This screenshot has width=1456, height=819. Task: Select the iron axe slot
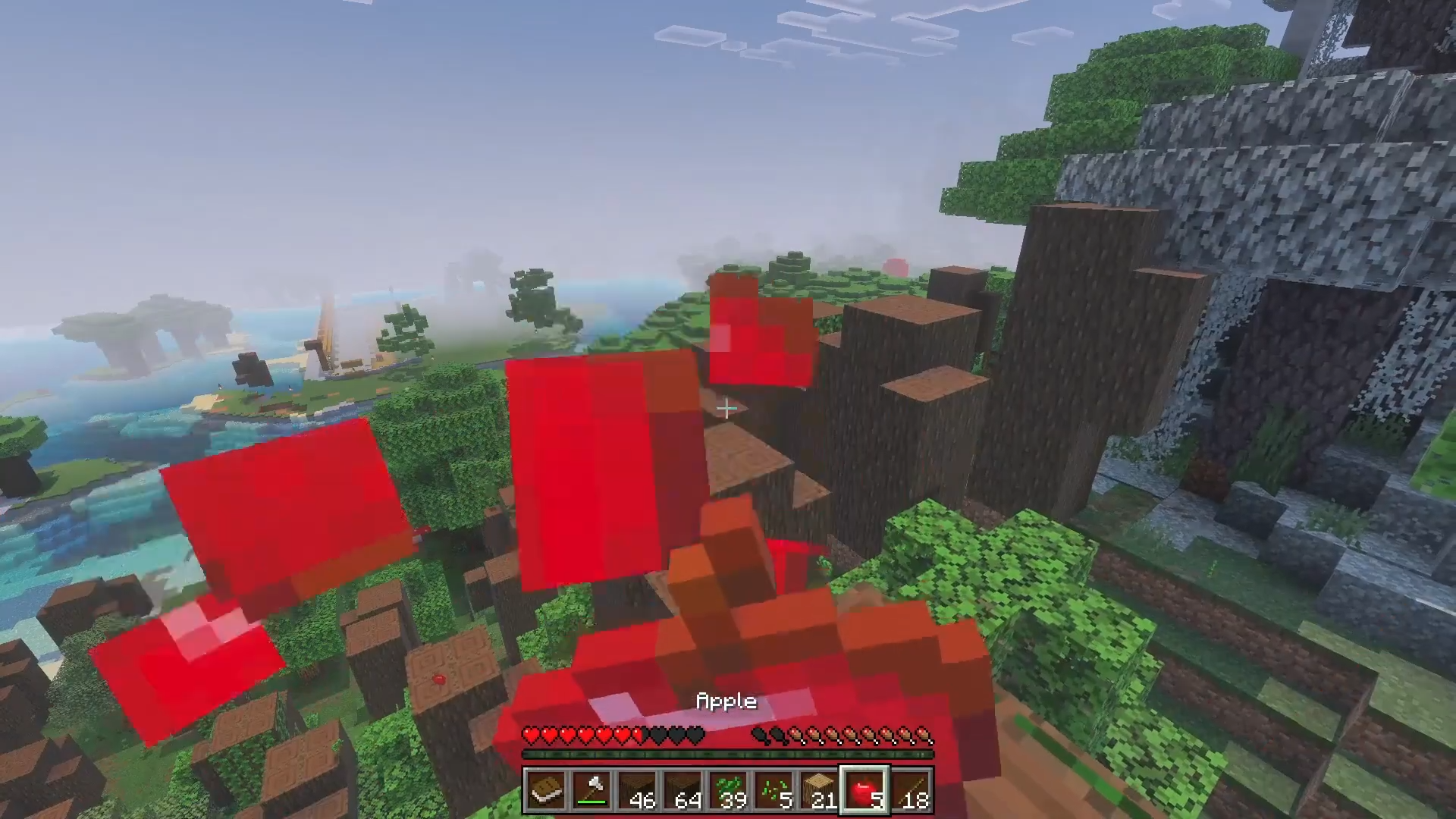[x=591, y=791]
